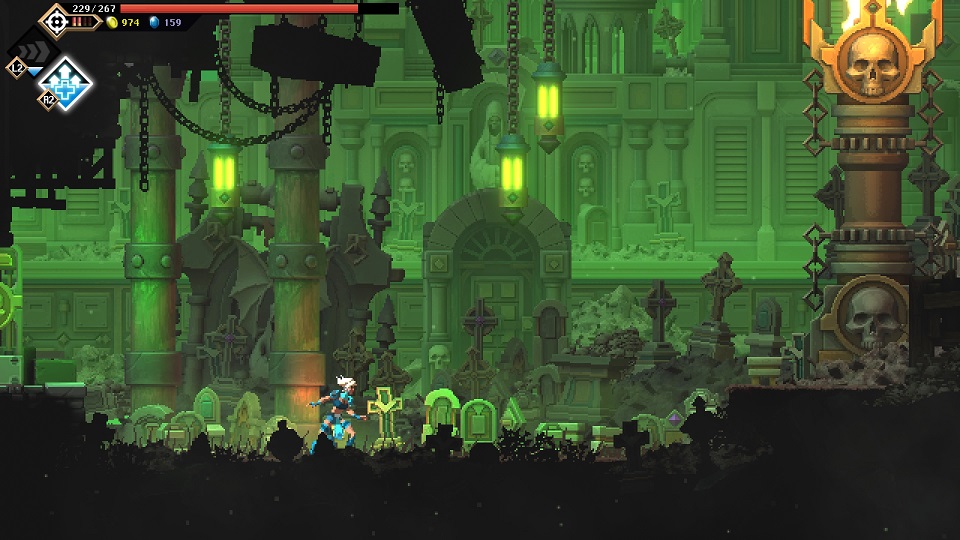Activate the glowing blue cross healing ability
Image resolution: width=960 pixels, height=540 pixels.
(x=66, y=82)
